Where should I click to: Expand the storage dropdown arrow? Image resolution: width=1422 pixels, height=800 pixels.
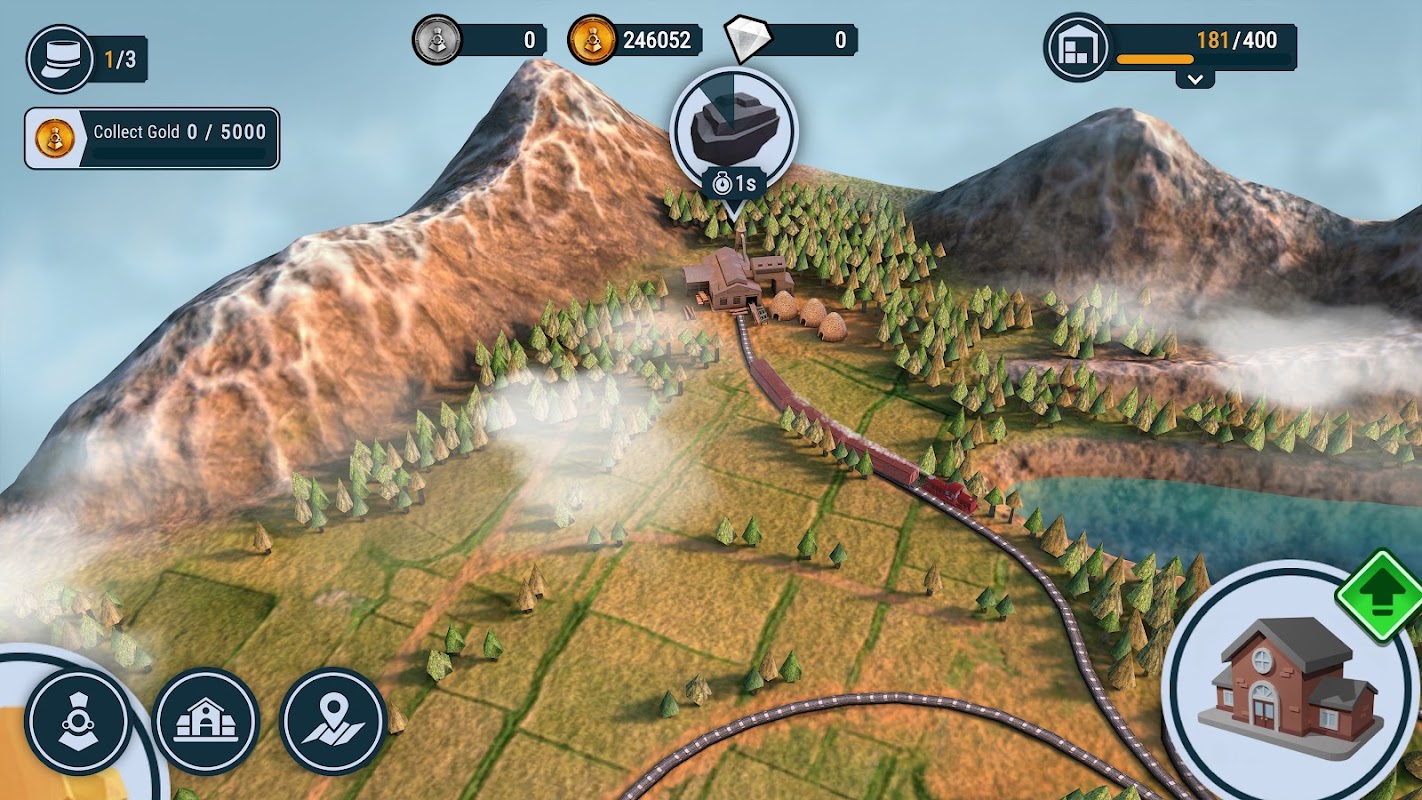coord(1195,78)
